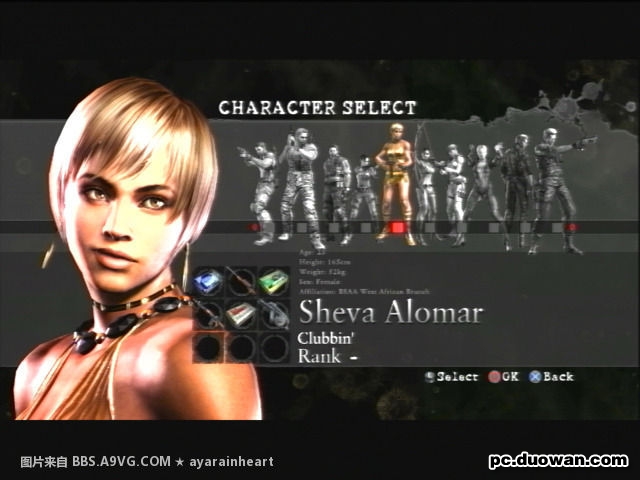
Task: Select the green ammo box slot
Action: click(273, 283)
